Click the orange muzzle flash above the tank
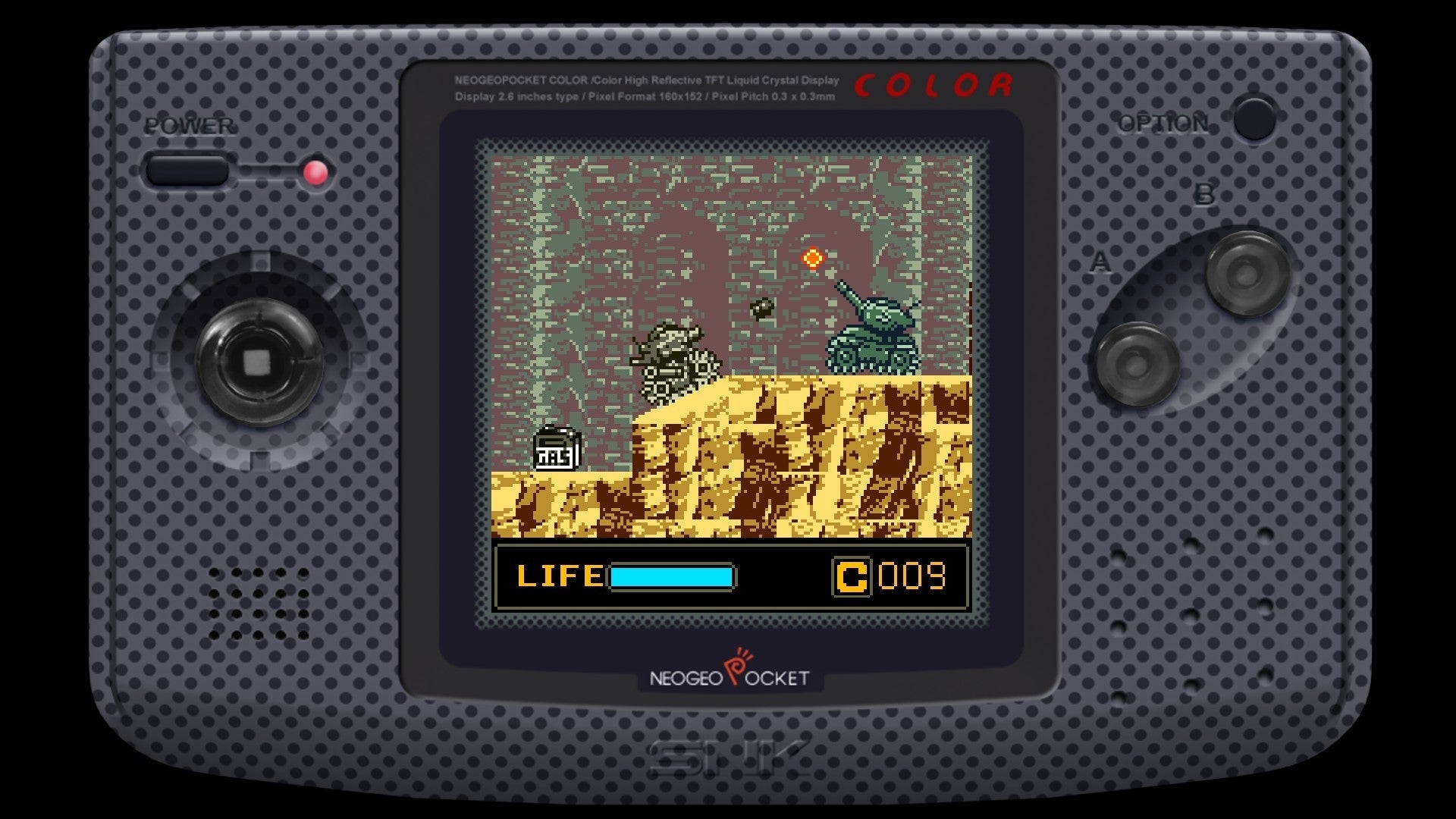The height and width of the screenshot is (819, 1456). [x=813, y=259]
